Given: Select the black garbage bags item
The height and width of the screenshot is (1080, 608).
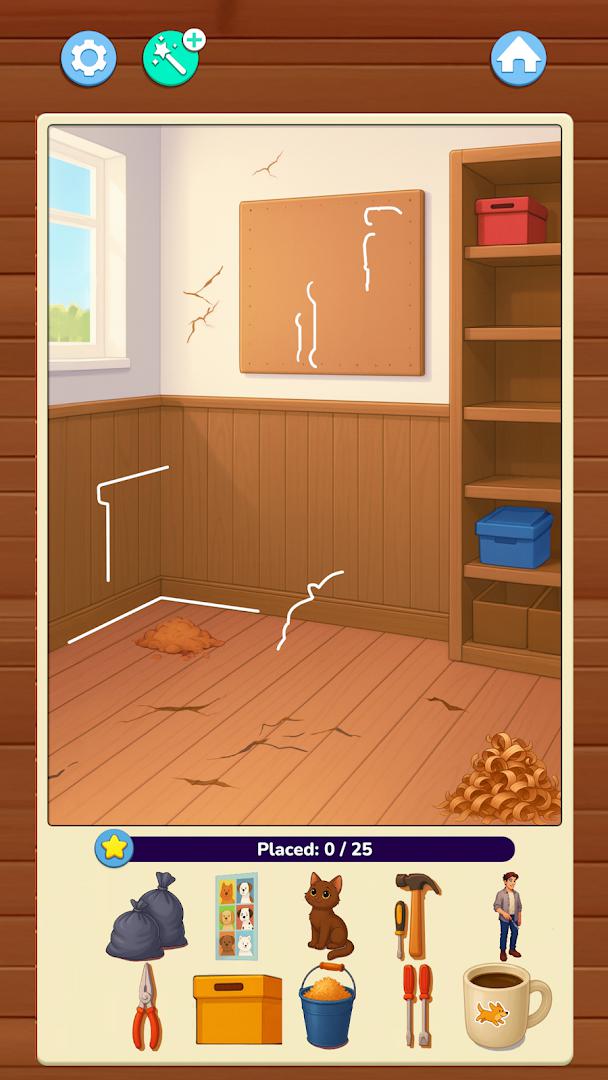Looking at the screenshot, I should click(147, 915).
